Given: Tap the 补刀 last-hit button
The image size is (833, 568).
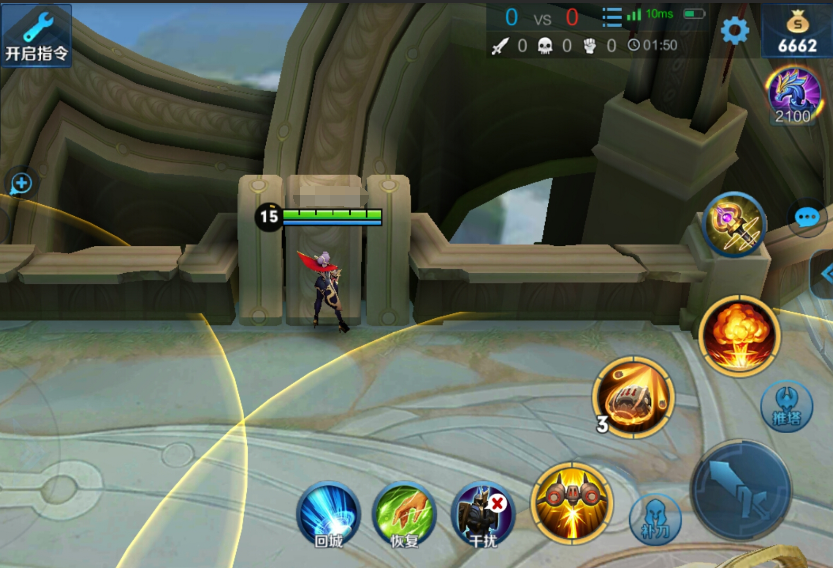Looking at the screenshot, I should [x=655, y=518].
